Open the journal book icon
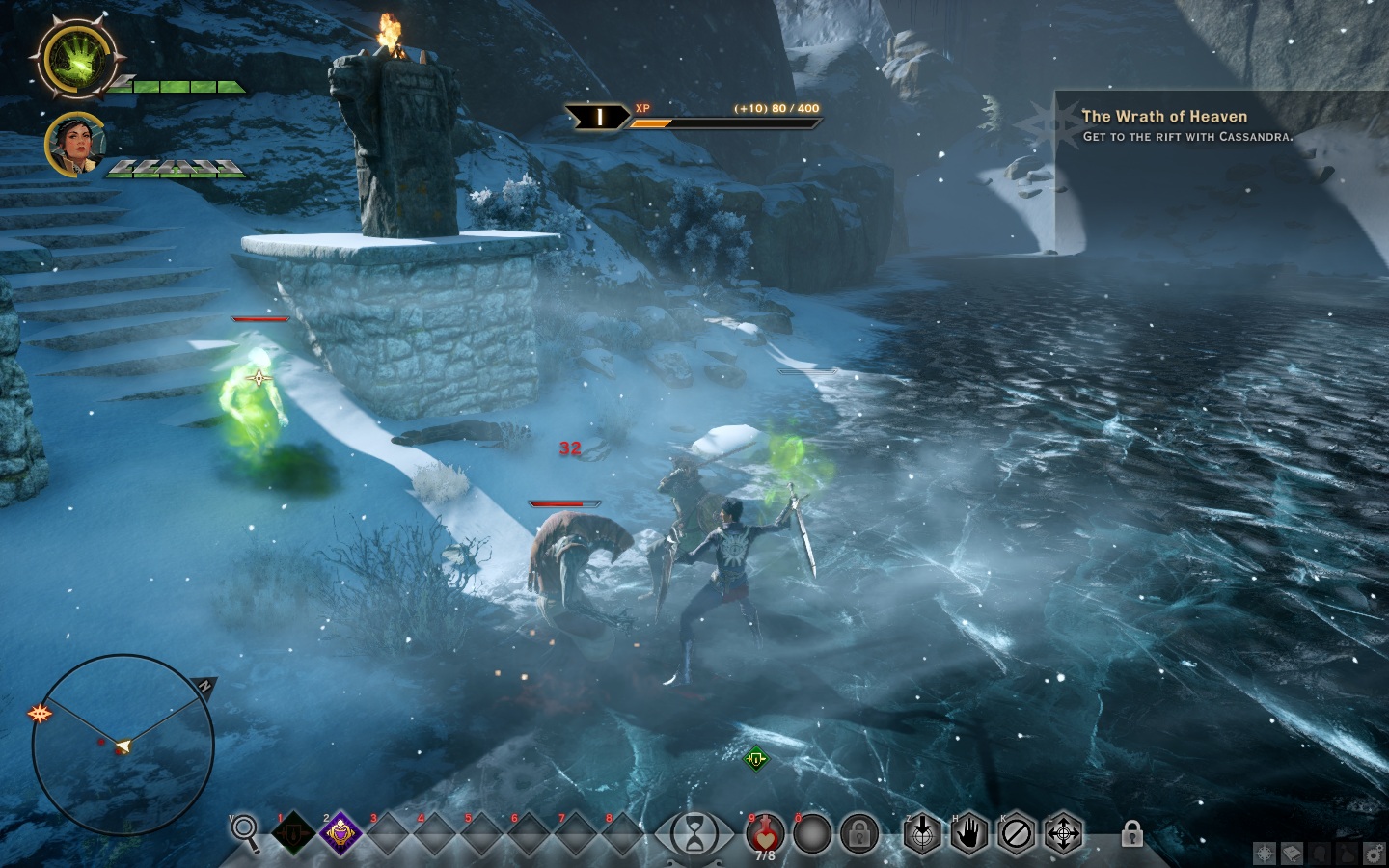The image size is (1389, 868). click(x=1292, y=854)
